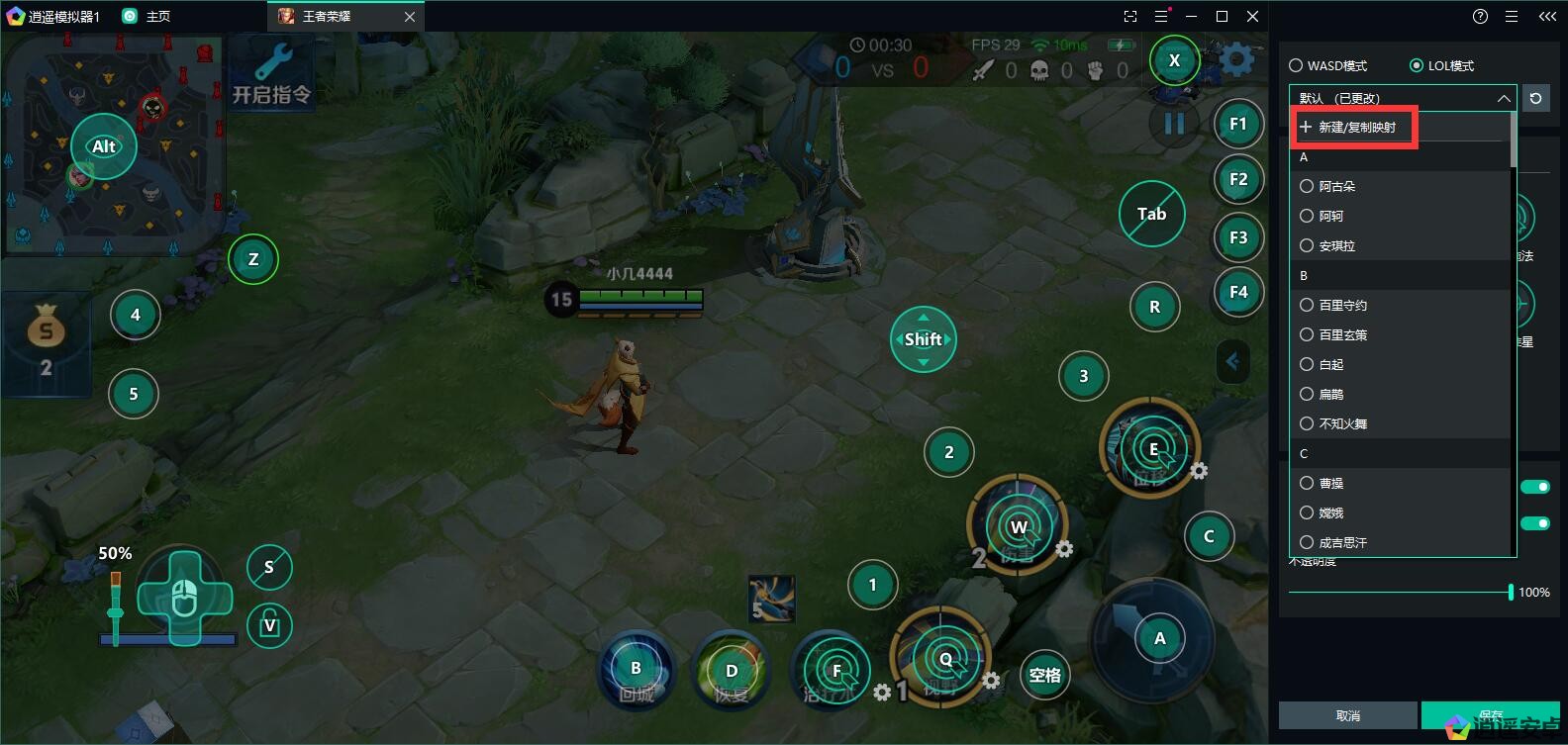Click the reset arrow beside the mapping dropdown
Screen dimensions: 1568x745
coord(1535,98)
